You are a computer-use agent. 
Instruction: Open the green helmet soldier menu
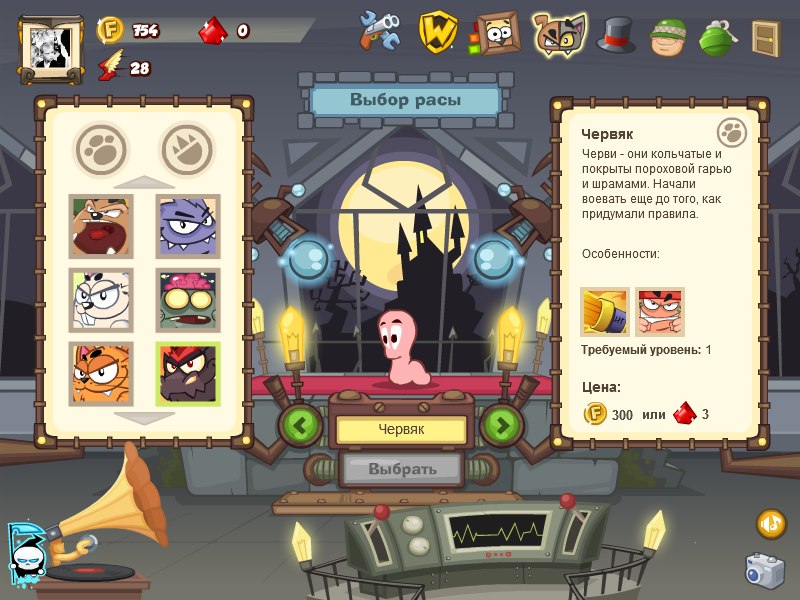(667, 36)
